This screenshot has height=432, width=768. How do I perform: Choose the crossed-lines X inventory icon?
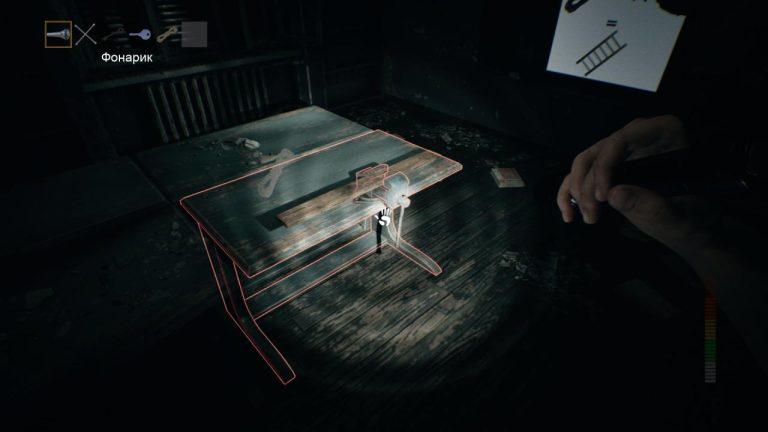(86, 35)
